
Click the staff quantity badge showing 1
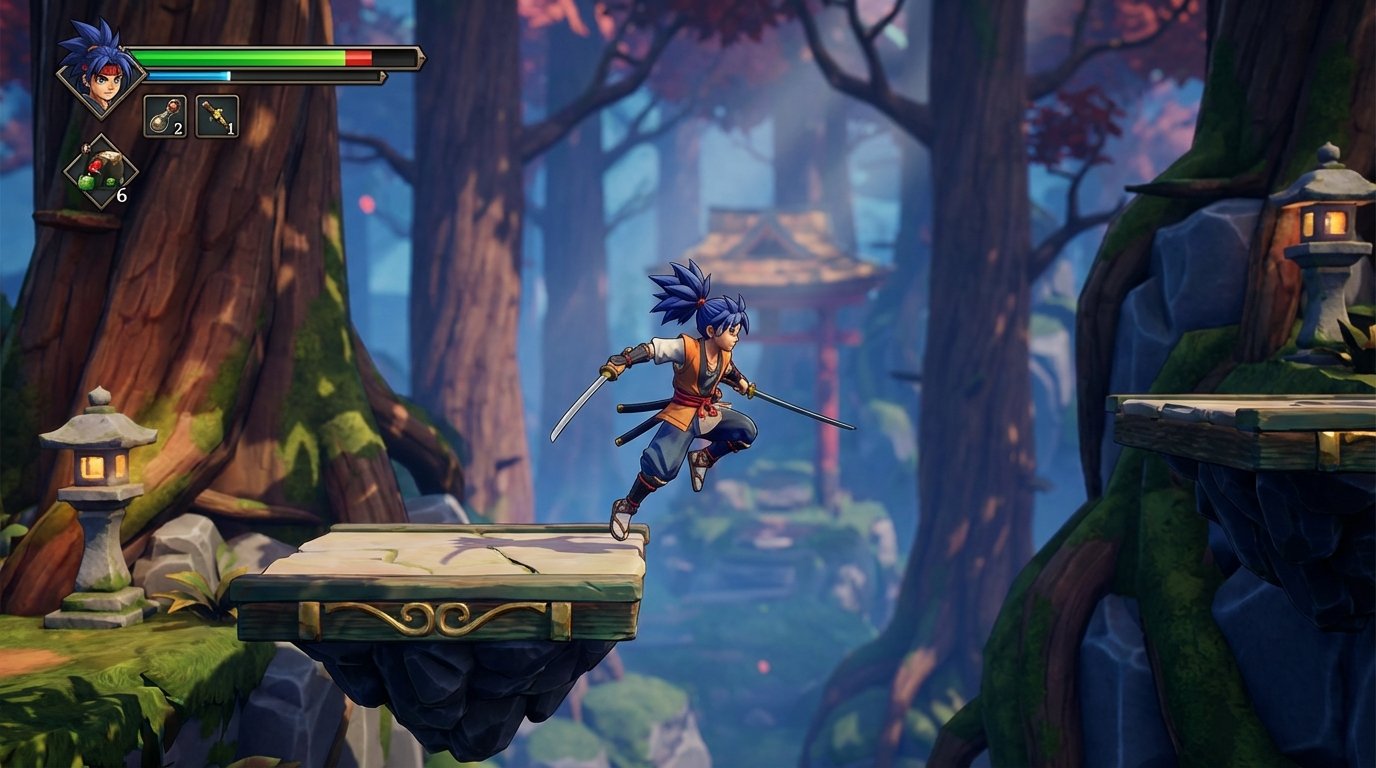click(233, 128)
